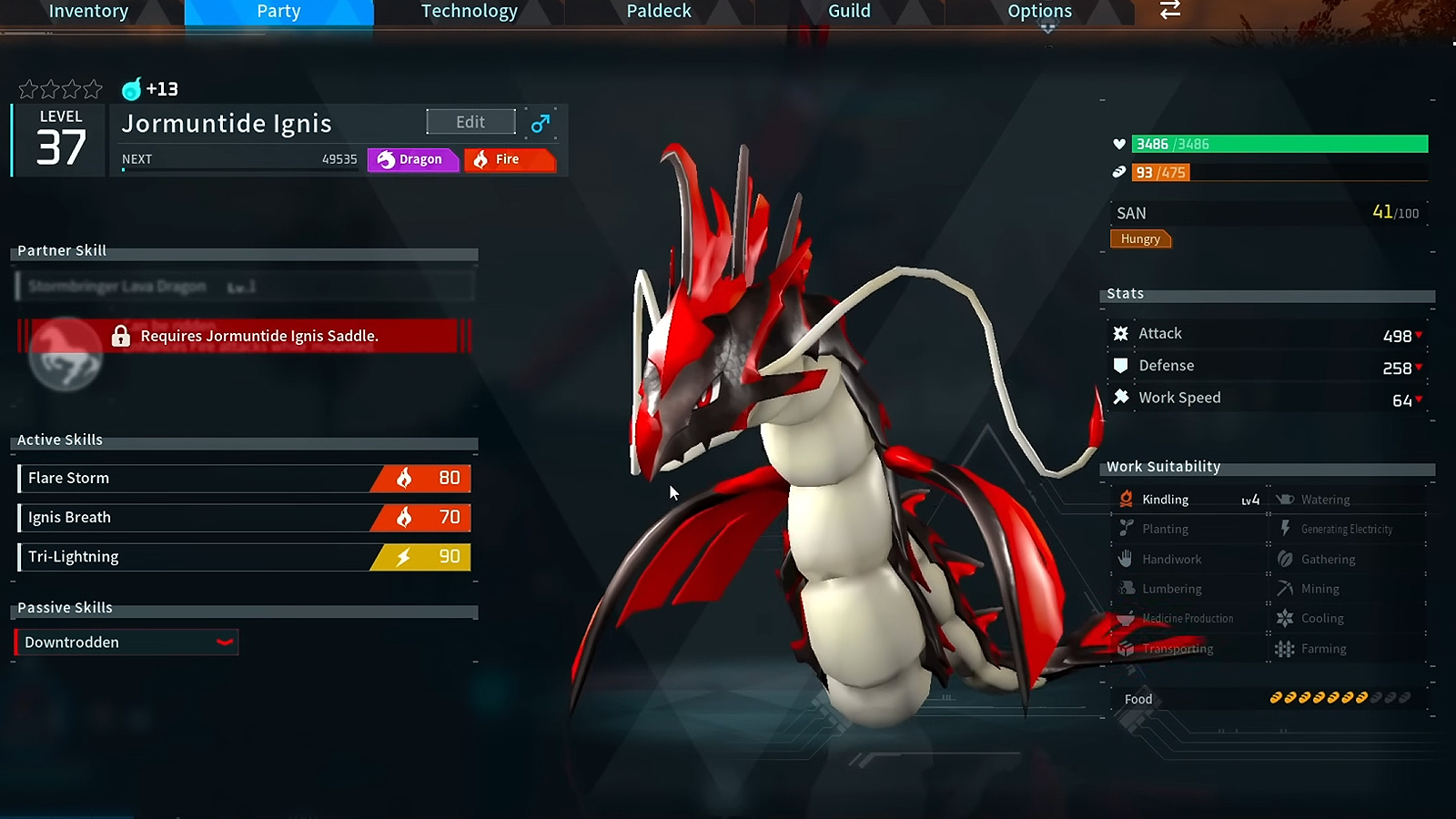Click the locked saddle partner skill banner
Image resolution: width=1456 pixels, height=819 pixels.
[244, 336]
